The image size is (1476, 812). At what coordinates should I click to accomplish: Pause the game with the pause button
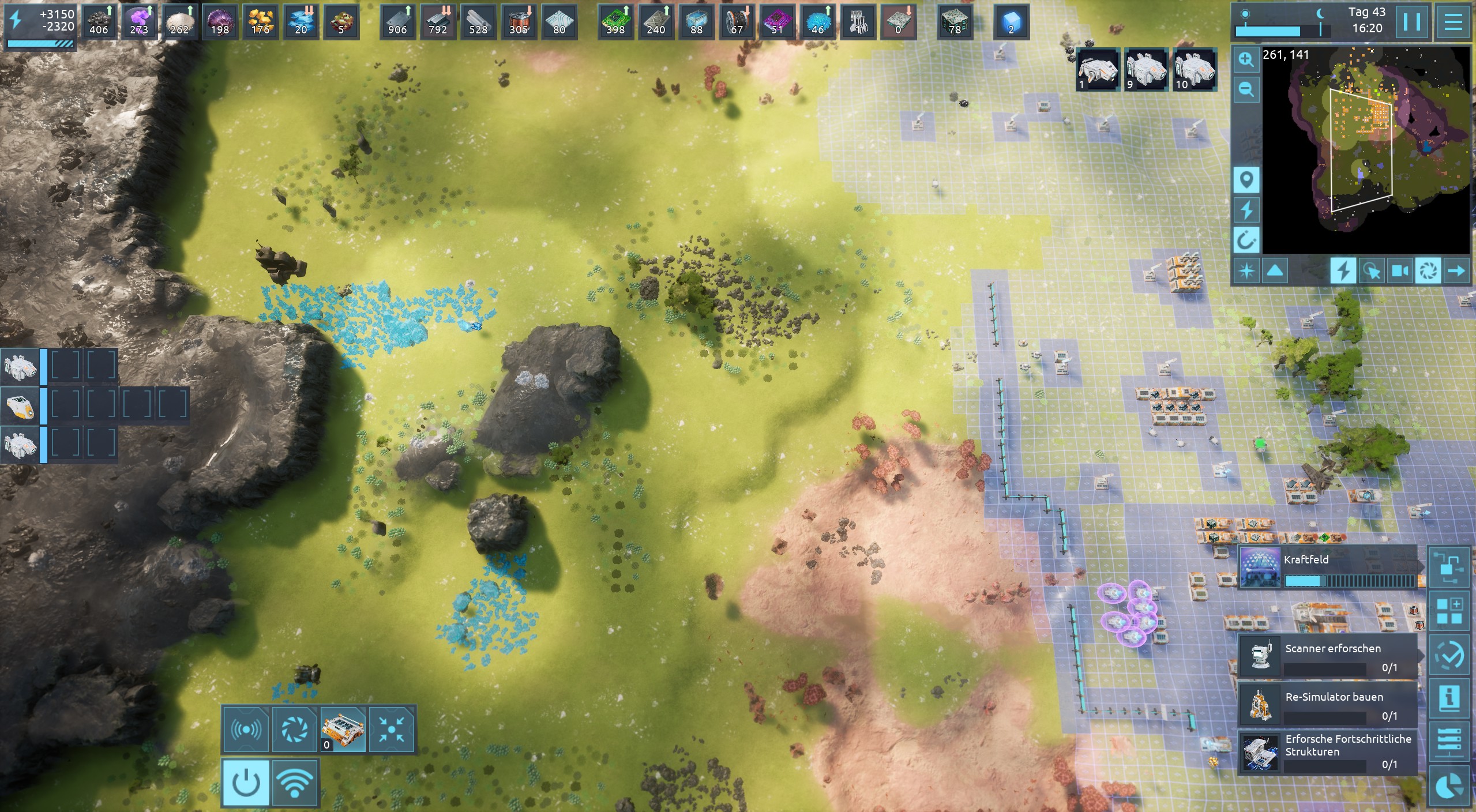(1411, 22)
